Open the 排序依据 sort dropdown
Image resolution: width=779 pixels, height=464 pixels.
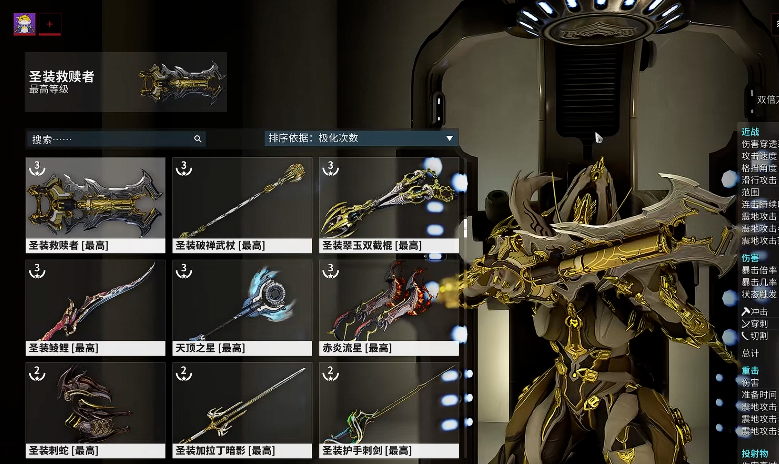pos(361,139)
